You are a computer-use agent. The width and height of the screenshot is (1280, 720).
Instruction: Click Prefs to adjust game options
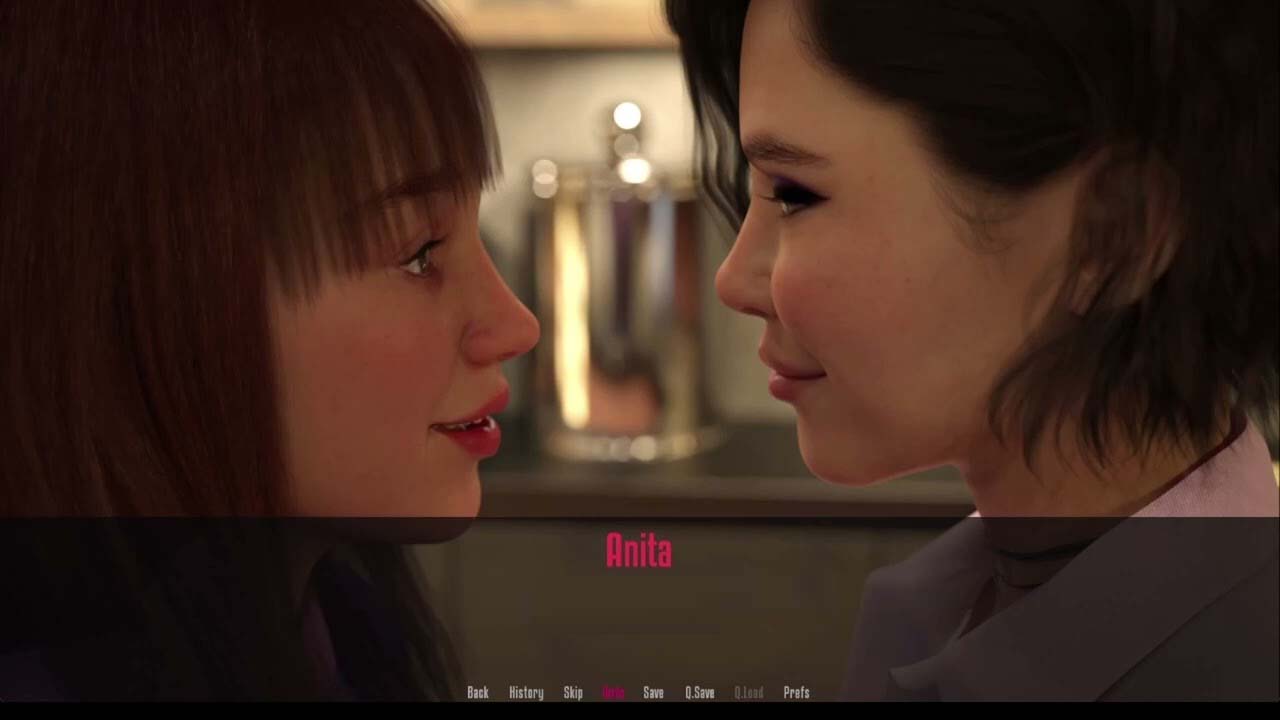point(795,691)
